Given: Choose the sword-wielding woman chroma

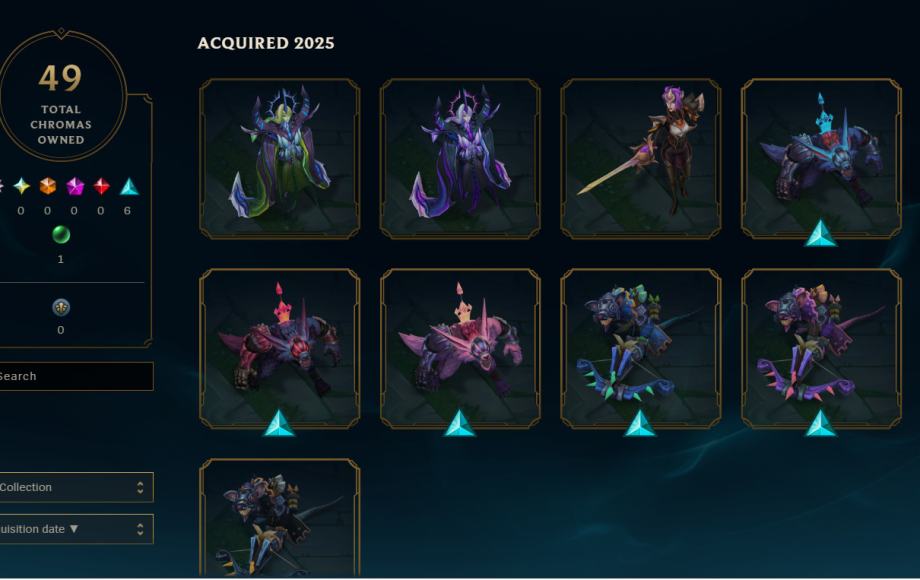Looking at the screenshot, I should click(x=641, y=158).
